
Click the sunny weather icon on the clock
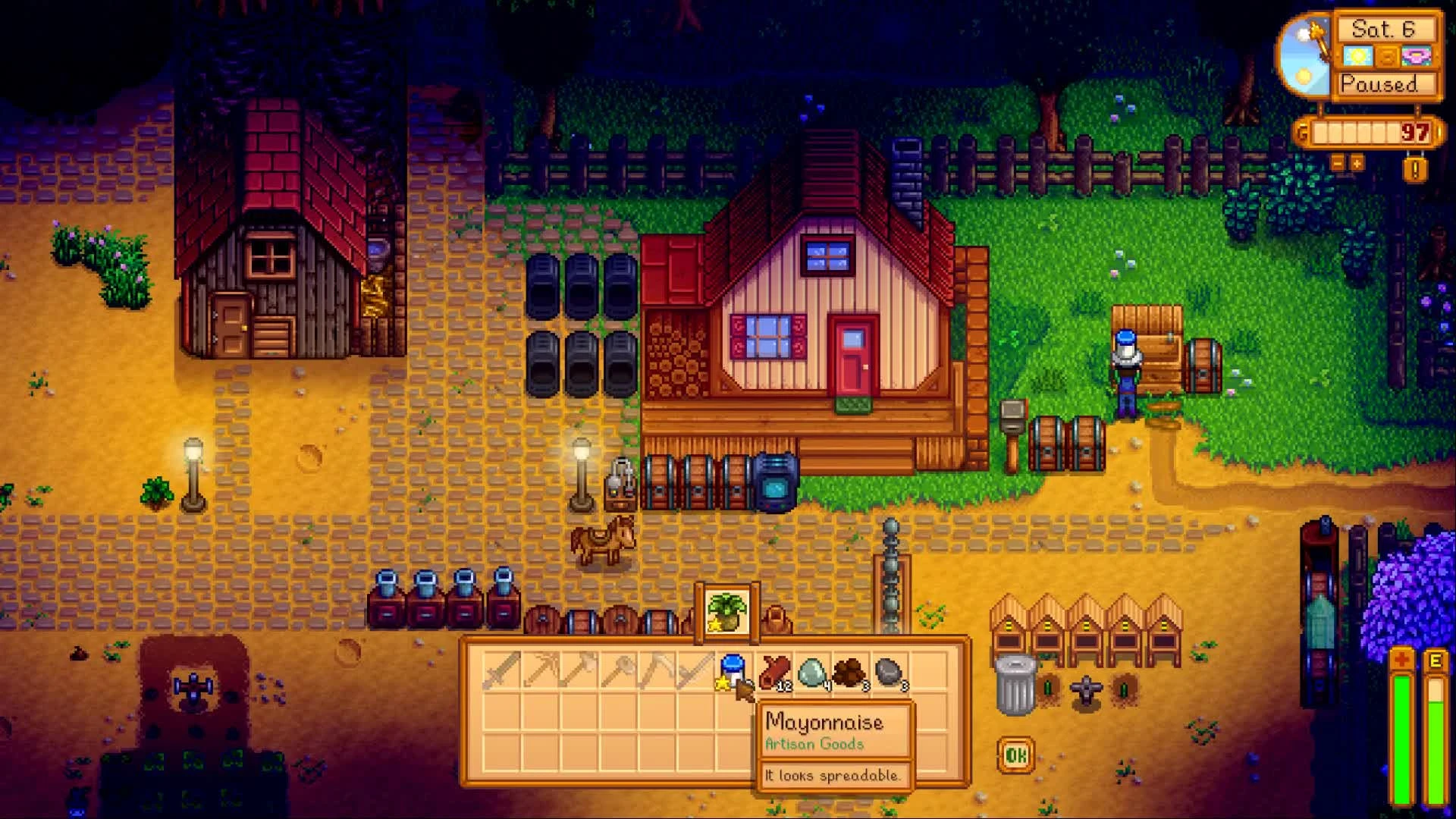coord(1358,56)
